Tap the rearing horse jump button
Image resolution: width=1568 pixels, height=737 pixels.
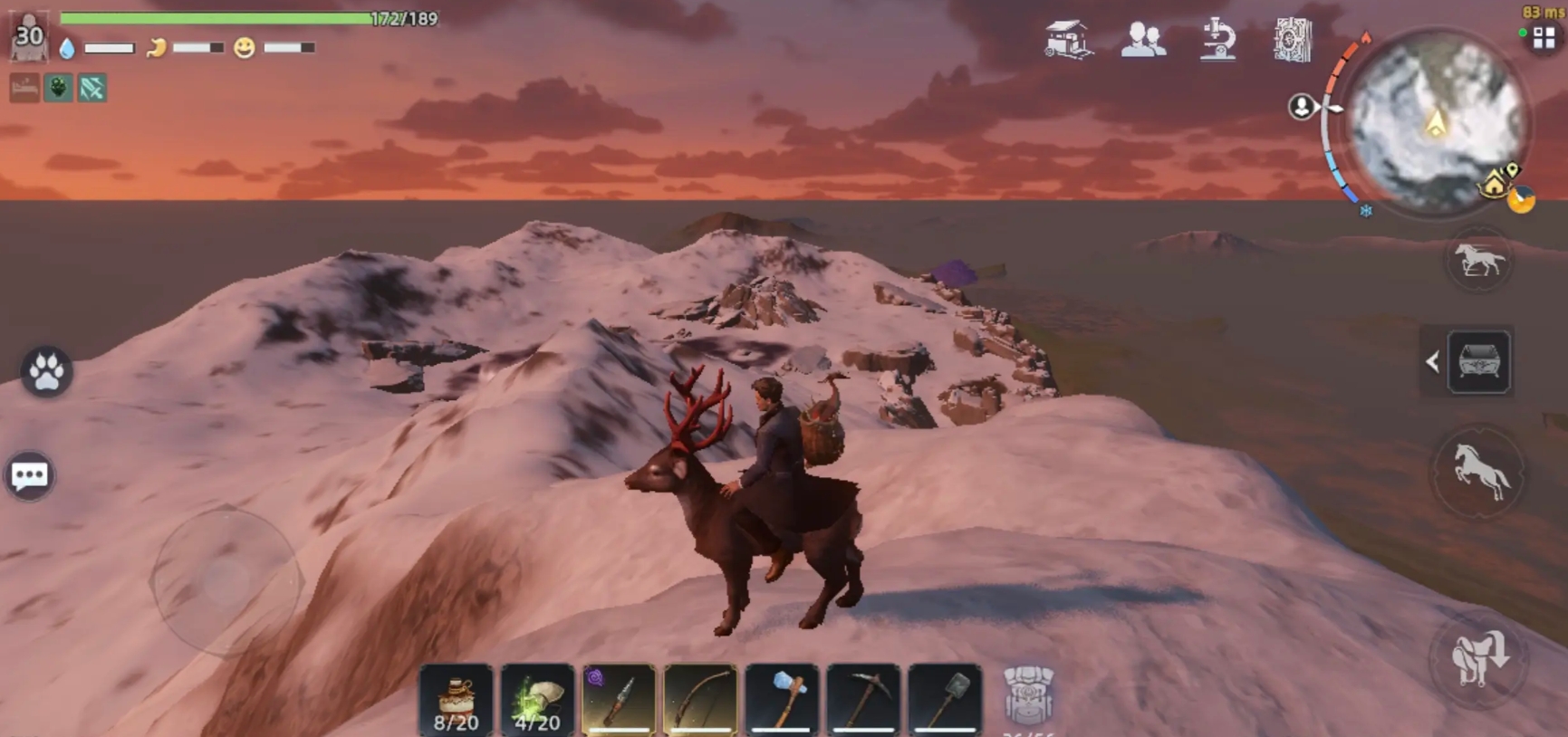(x=1478, y=473)
